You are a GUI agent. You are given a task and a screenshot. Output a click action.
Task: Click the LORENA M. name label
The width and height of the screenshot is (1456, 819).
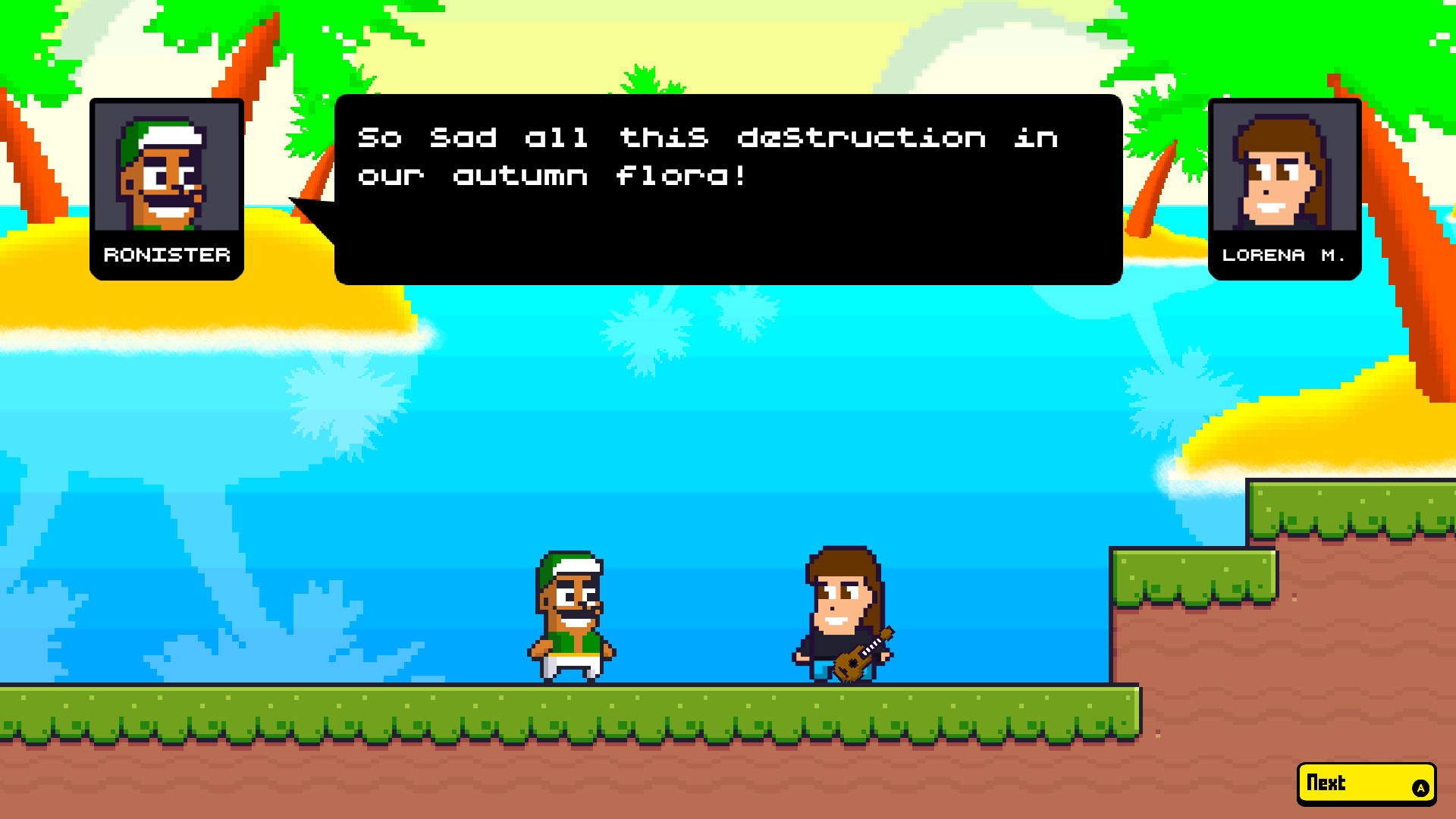1284,256
